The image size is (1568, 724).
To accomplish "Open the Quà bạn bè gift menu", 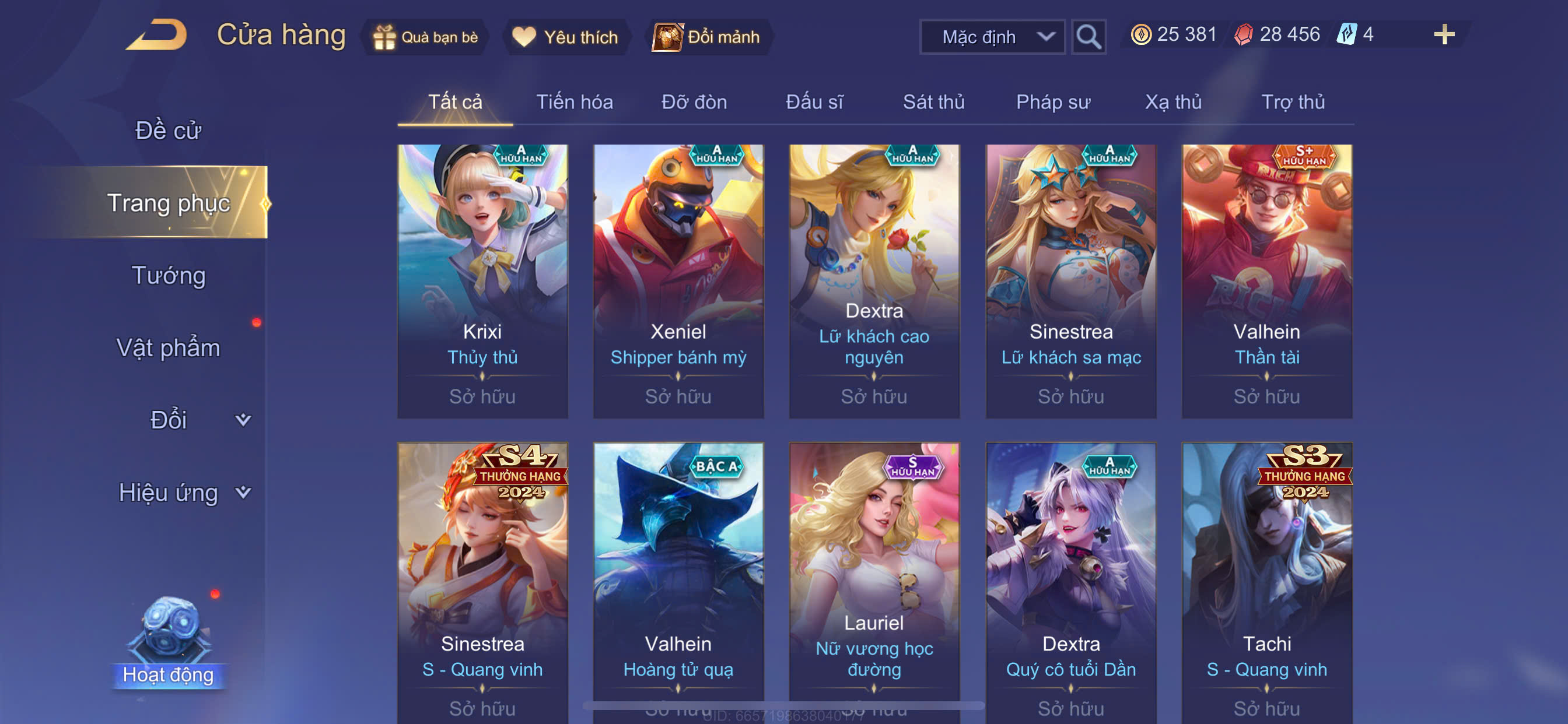I will coord(426,37).
